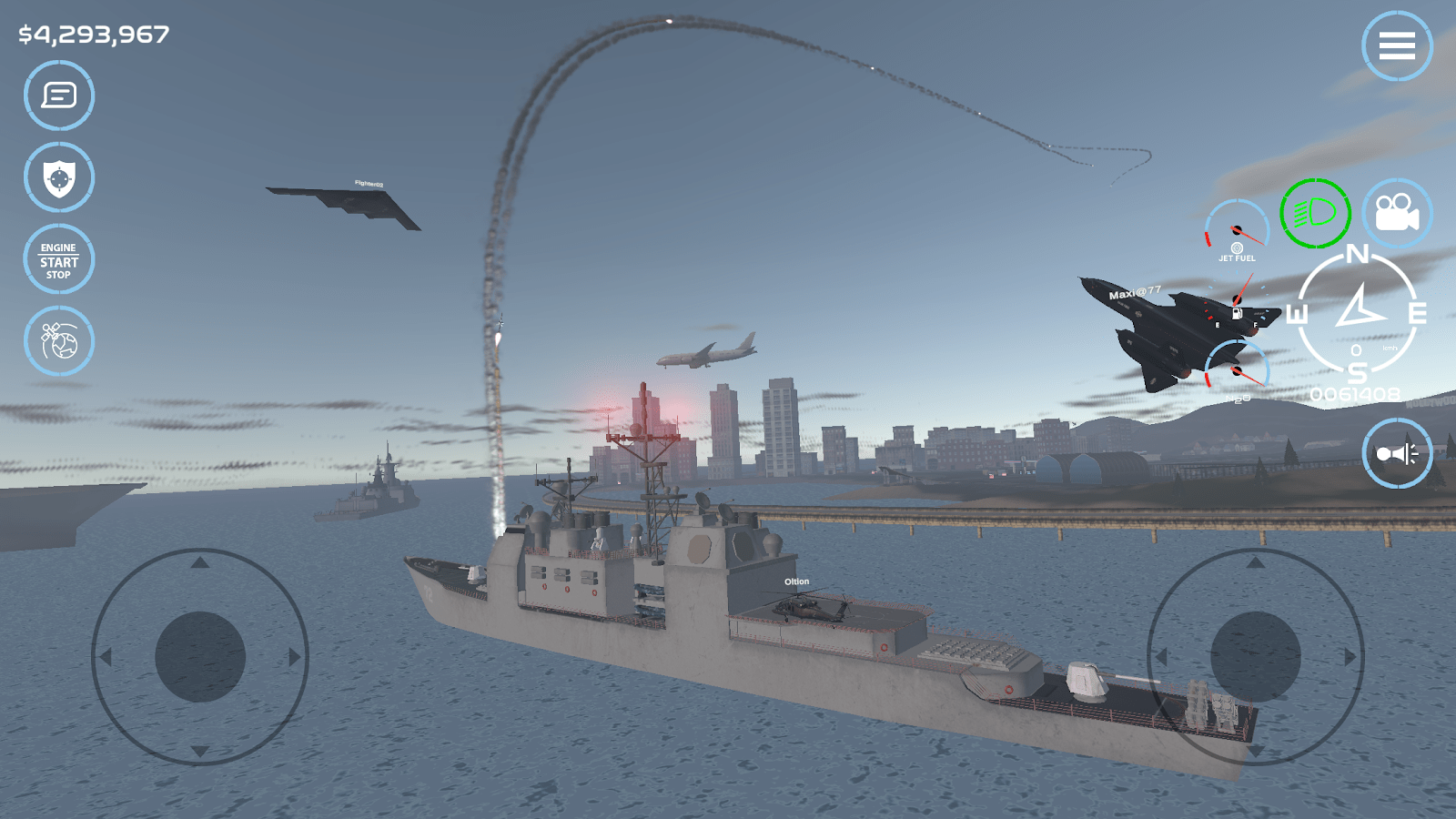Click the compass rose indicator
The image size is (1456, 819).
coord(1357,314)
